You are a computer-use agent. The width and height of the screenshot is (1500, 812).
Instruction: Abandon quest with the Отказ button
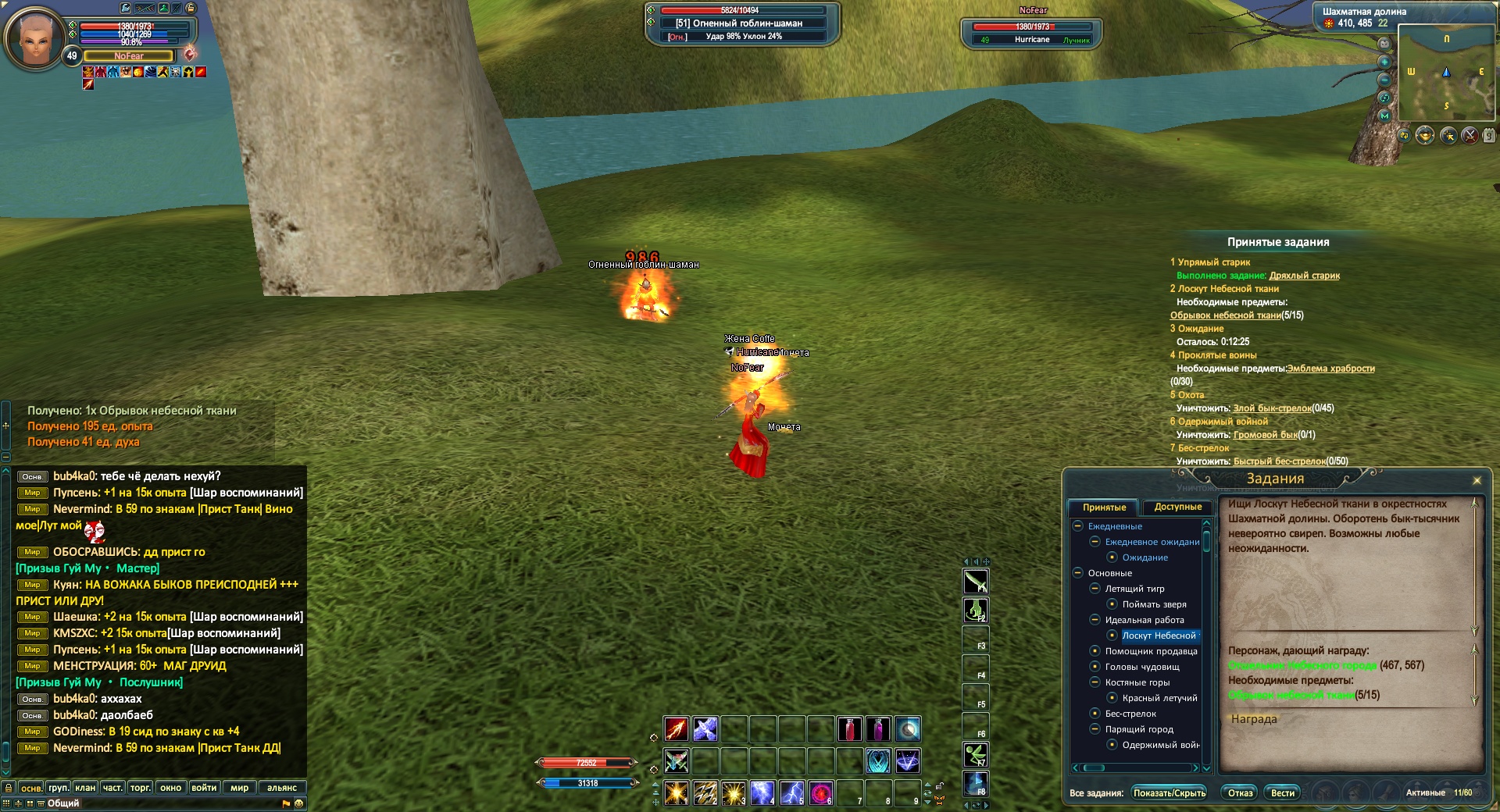tap(1240, 793)
